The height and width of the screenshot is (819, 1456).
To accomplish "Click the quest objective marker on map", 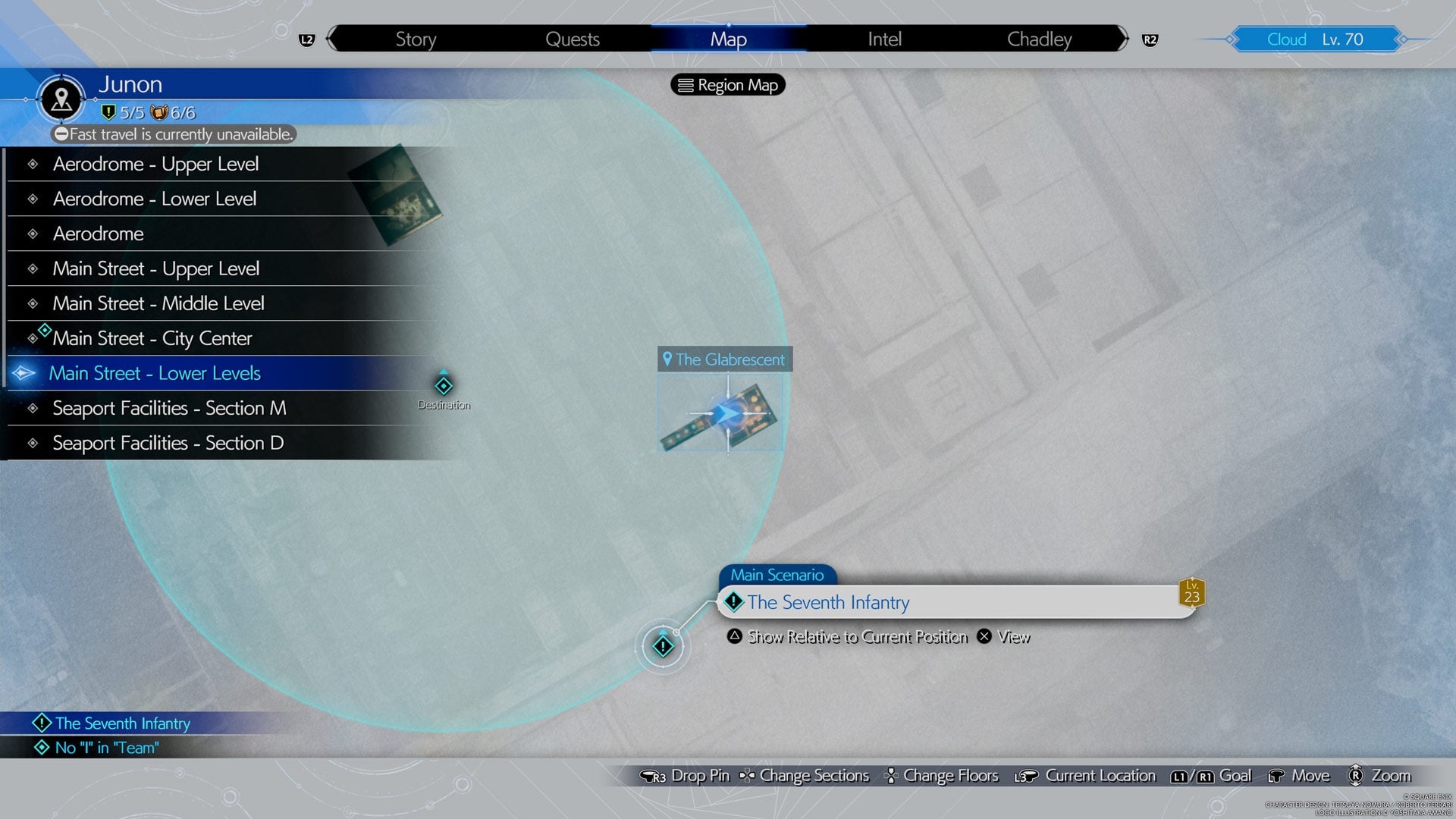I will click(x=663, y=646).
